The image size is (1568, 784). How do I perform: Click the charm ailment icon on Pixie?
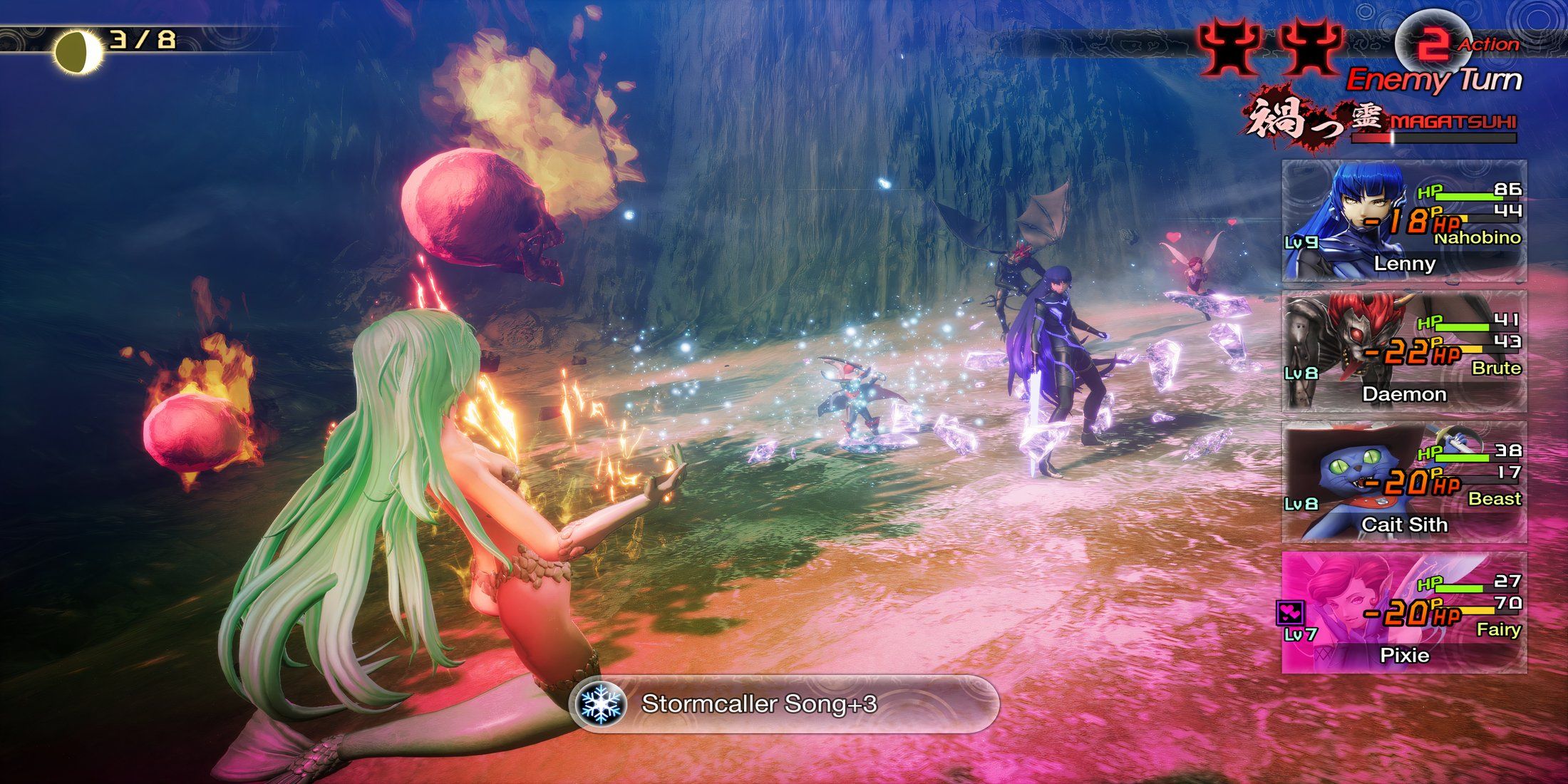[1291, 612]
